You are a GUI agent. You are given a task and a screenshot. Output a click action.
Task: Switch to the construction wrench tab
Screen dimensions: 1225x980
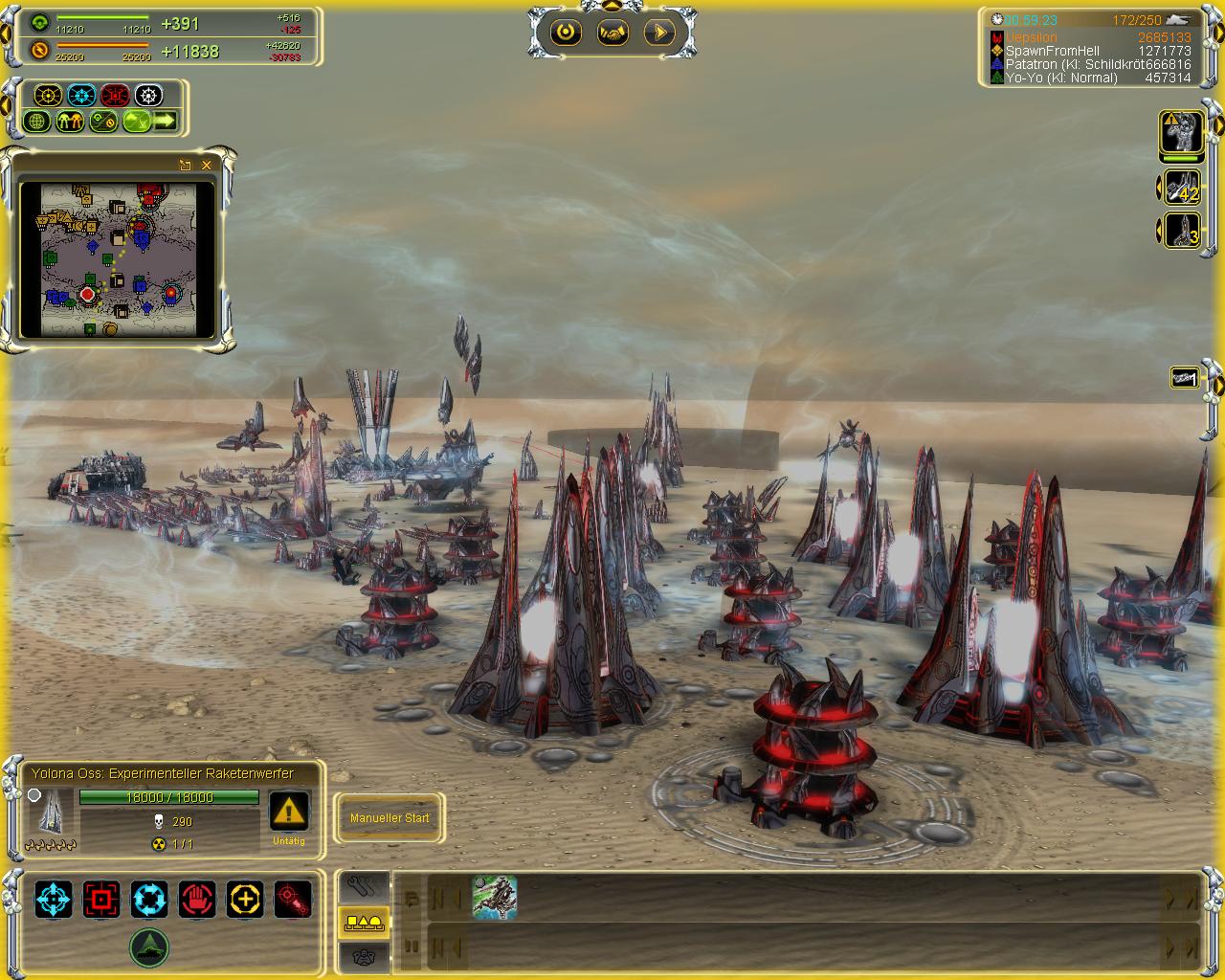click(364, 886)
